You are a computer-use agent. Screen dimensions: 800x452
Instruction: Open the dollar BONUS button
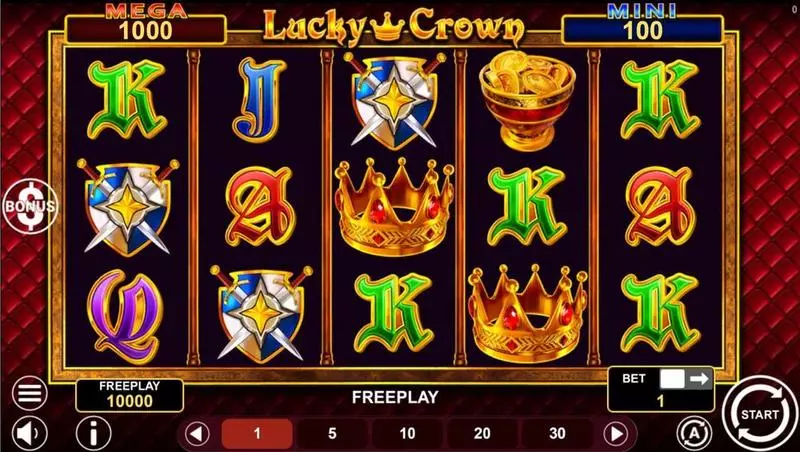30,204
